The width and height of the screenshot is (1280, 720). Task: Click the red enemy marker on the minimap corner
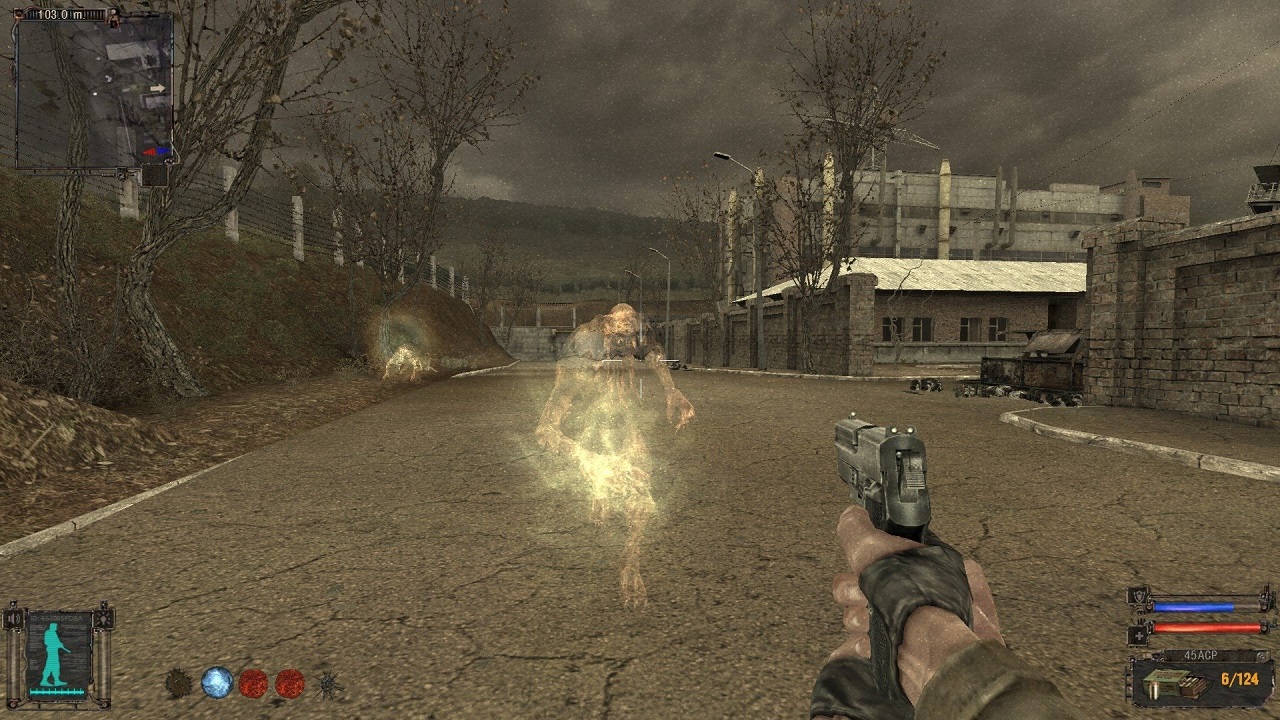pyautogui.click(x=150, y=151)
